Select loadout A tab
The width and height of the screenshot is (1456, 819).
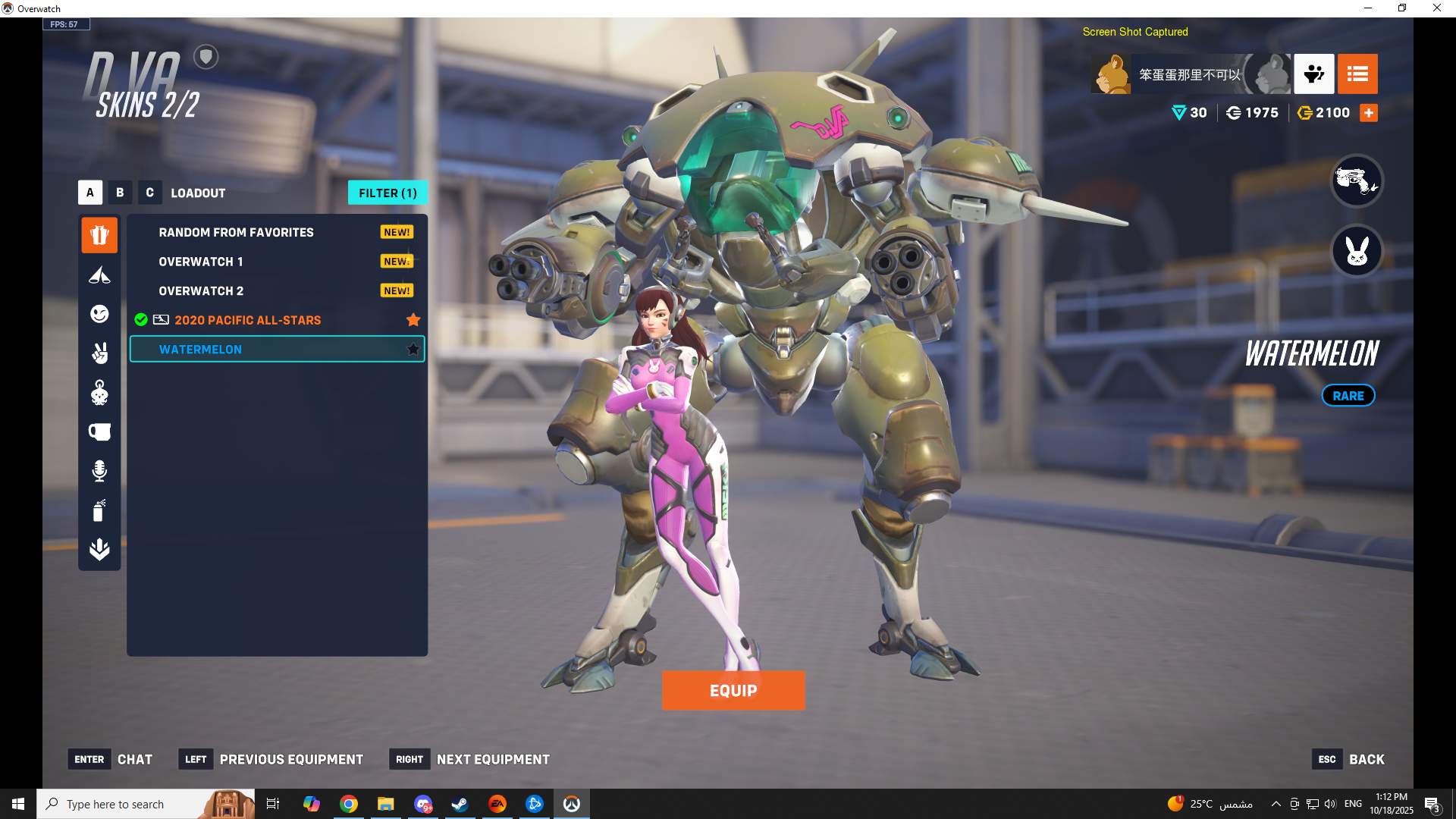pyautogui.click(x=90, y=193)
